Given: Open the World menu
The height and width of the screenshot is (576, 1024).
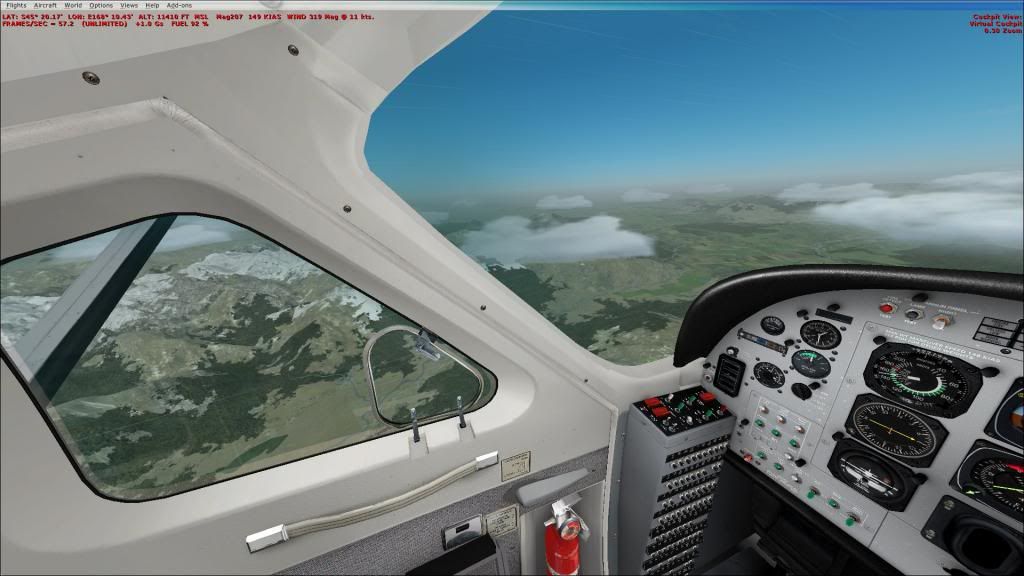Looking at the screenshot, I should click(73, 6).
